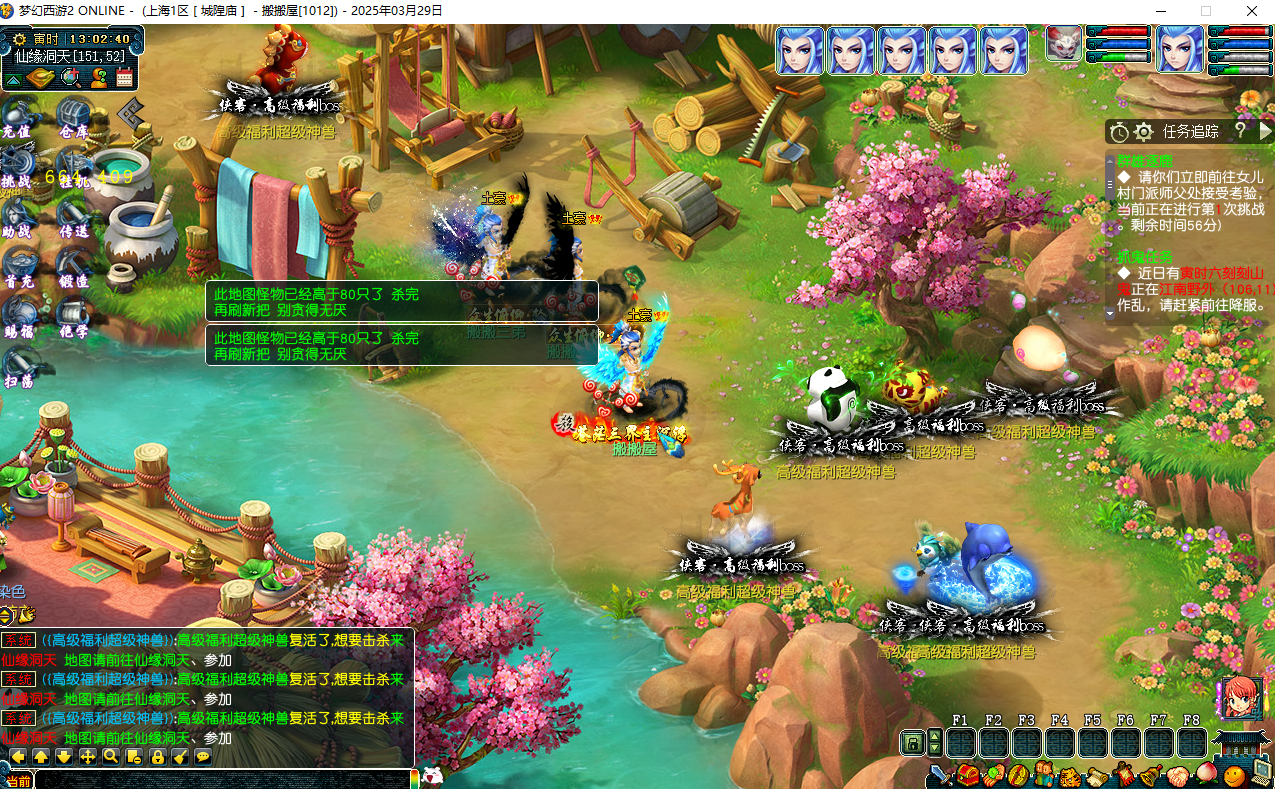Toggle the hotbar lock button
The width and height of the screenshot is (1275, 789).
click(911, 743)
